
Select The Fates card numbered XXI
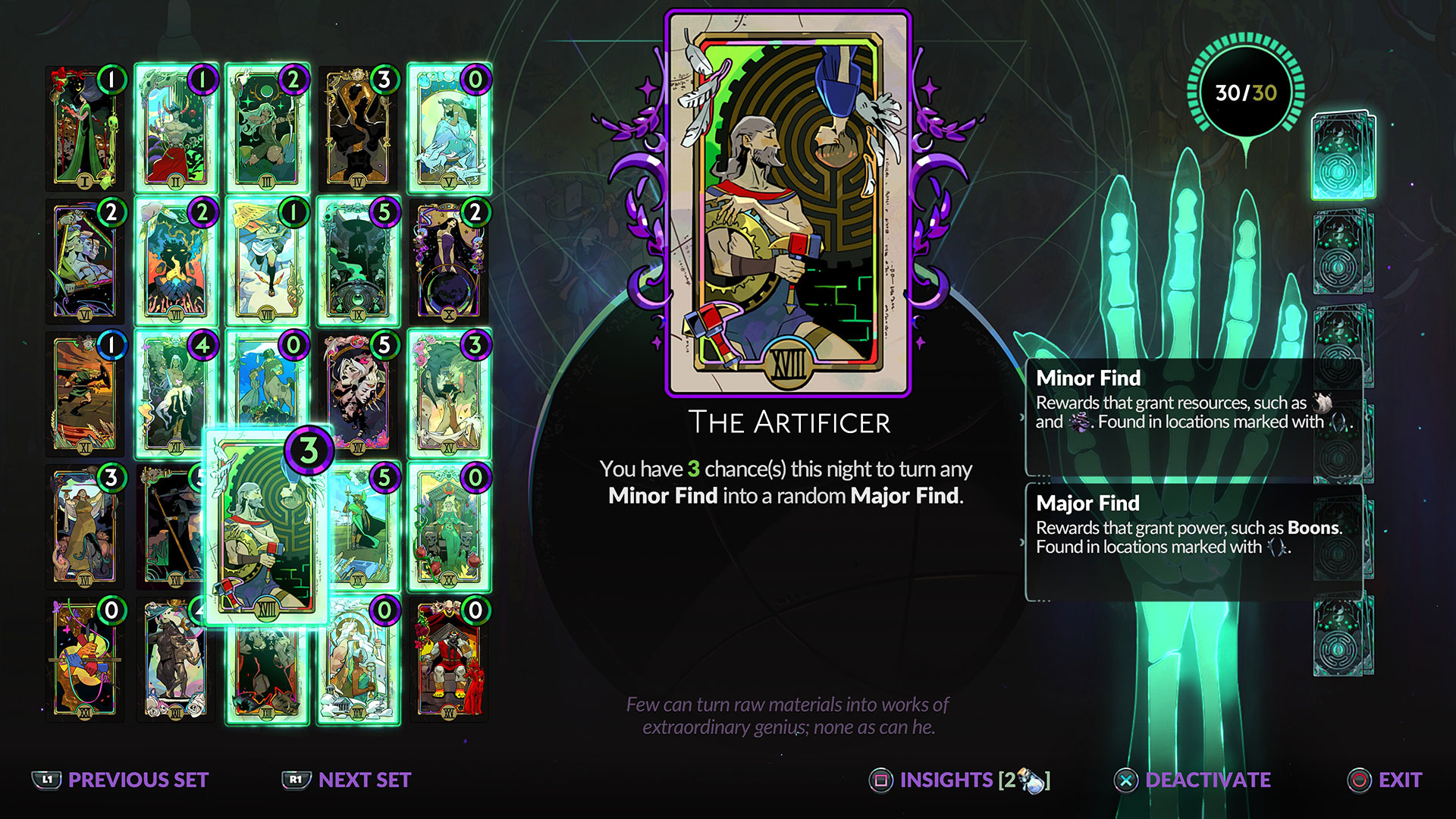tap(85, 660)
